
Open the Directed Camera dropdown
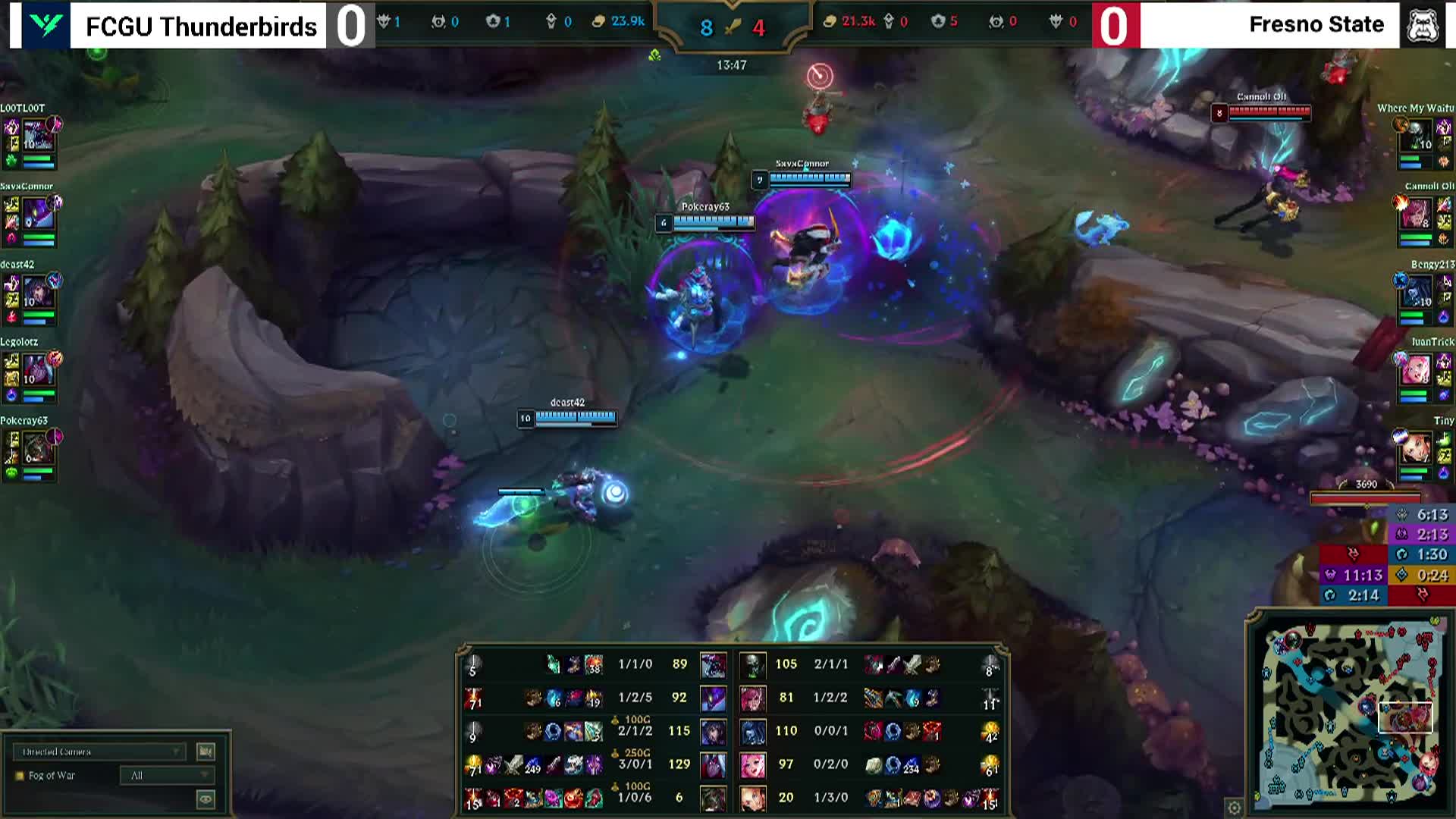(99, 751)
